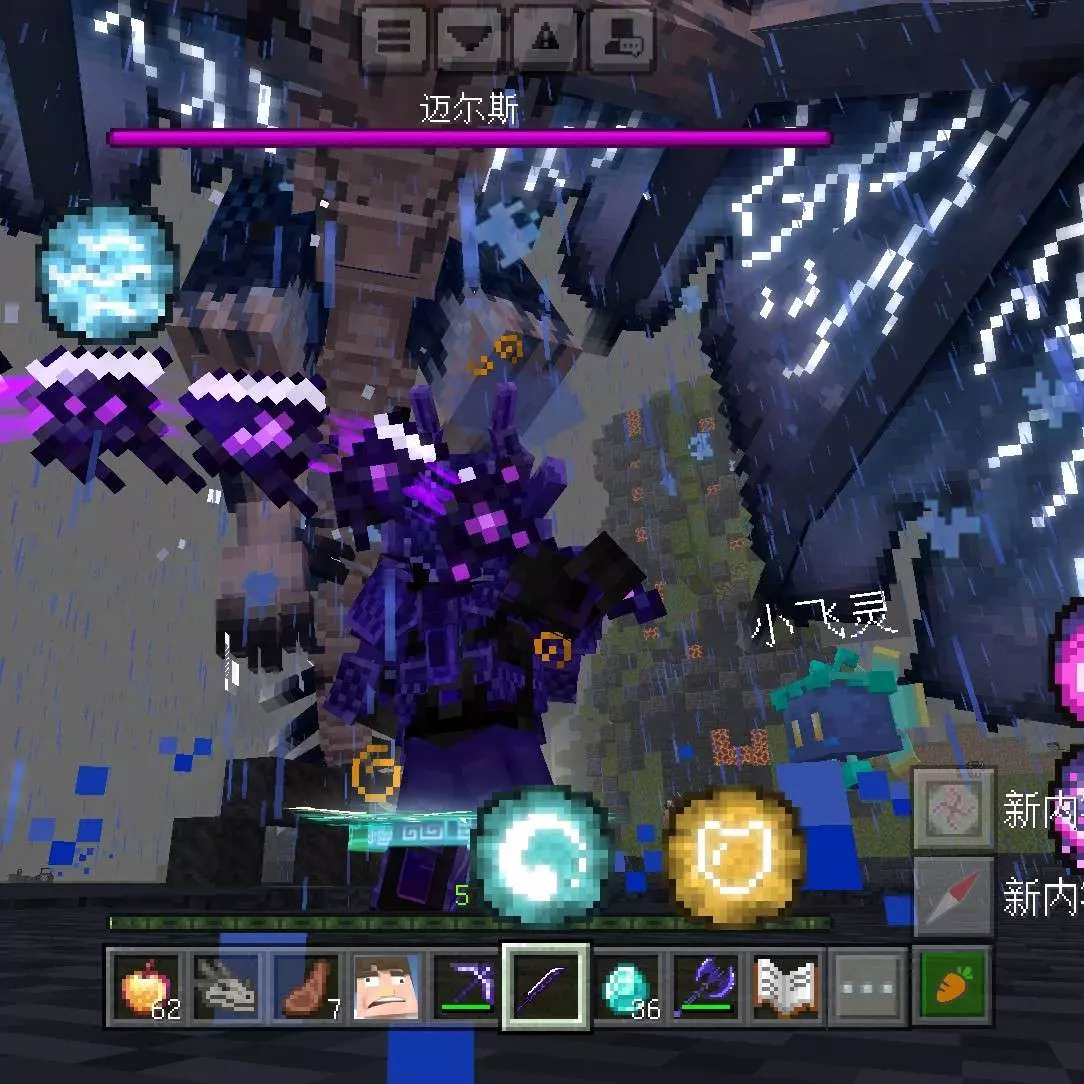Tap the downward triangle button
Viewport: 1084px width, 1084px height.
469,38
